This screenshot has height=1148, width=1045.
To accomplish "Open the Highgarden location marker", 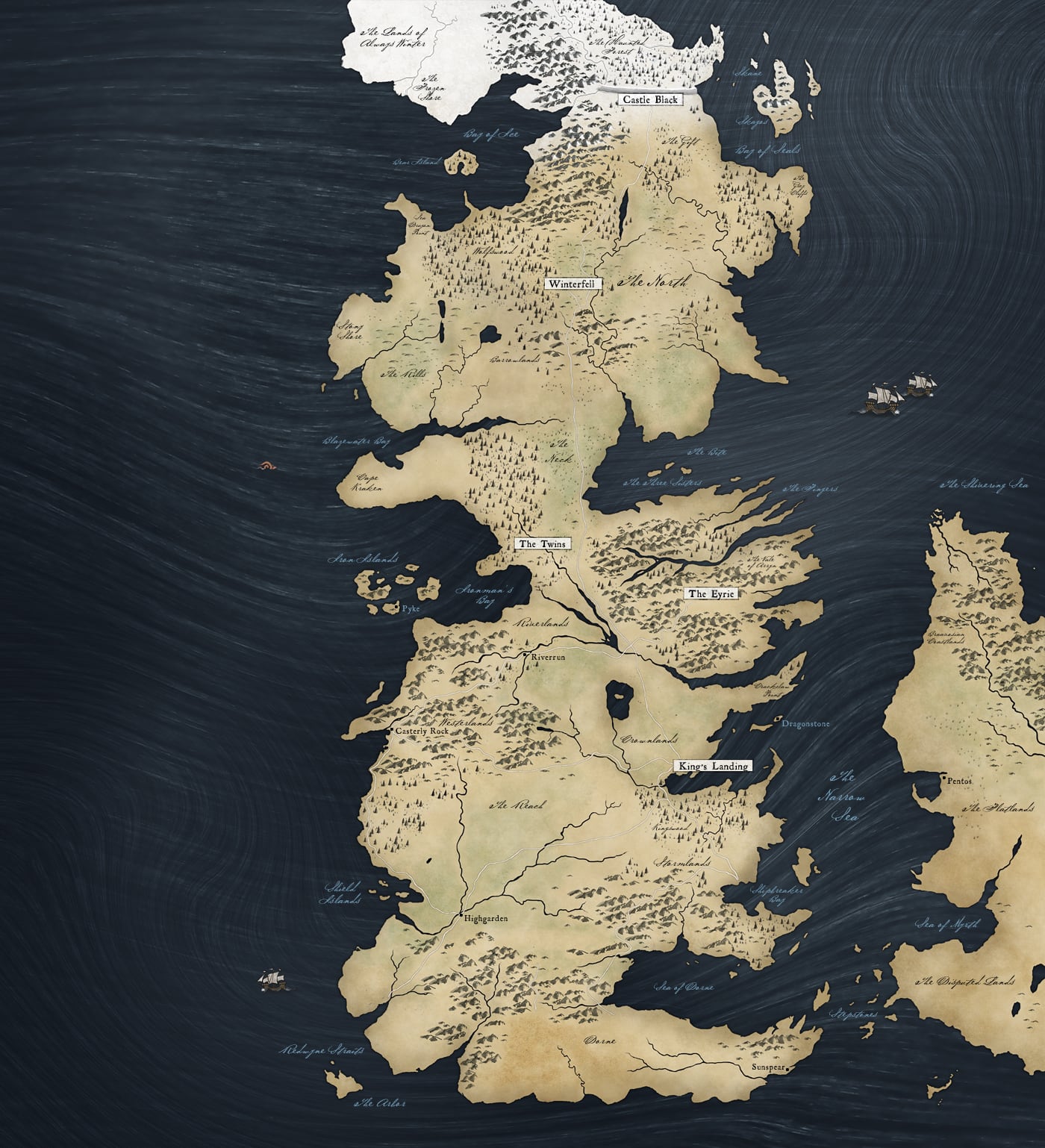I will (x=461, y=915).
